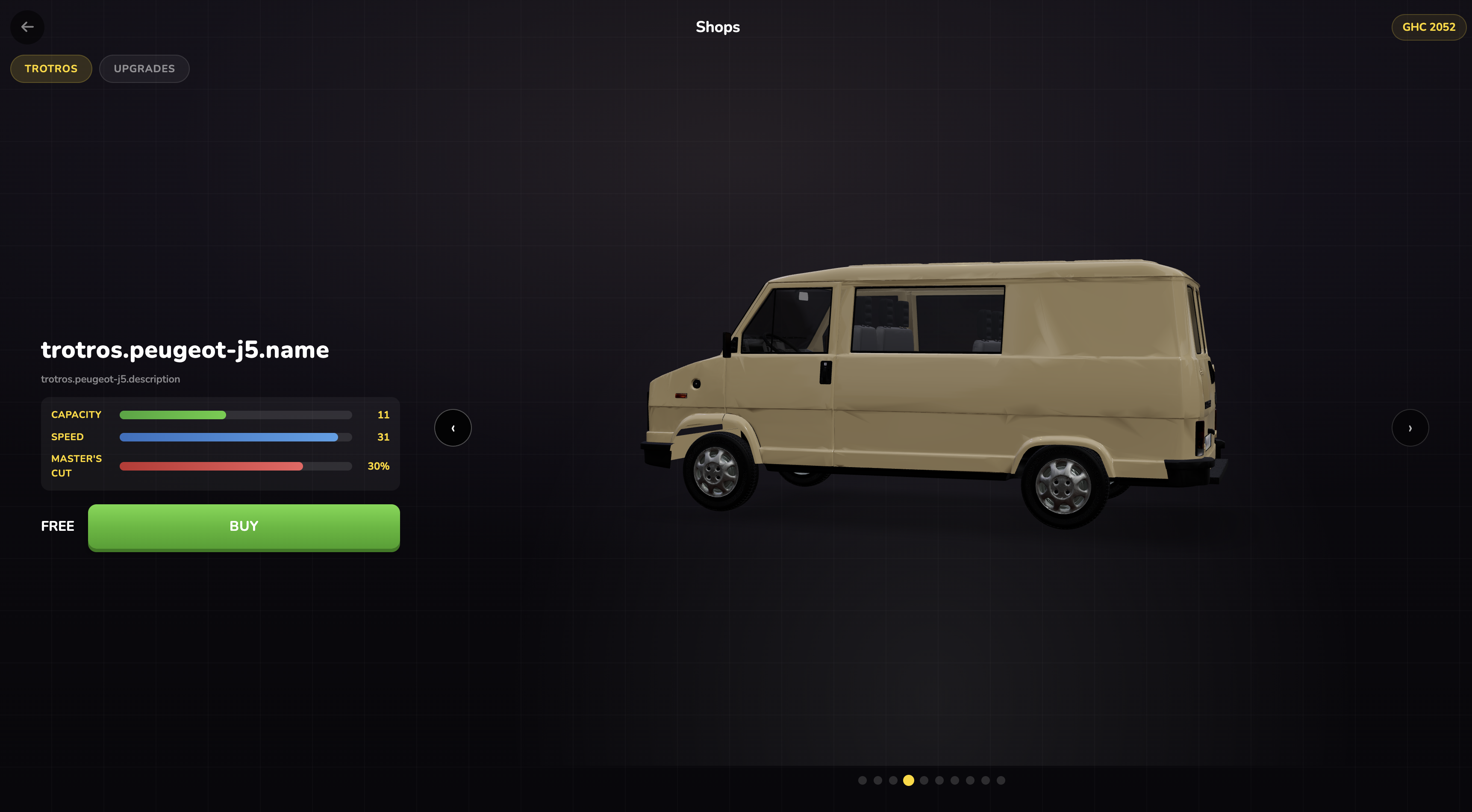The height and width of the screenshot is (812, 1472).
Task: Select the last pagination dot
Action: pyautogui.click(x=1000, y=780)
